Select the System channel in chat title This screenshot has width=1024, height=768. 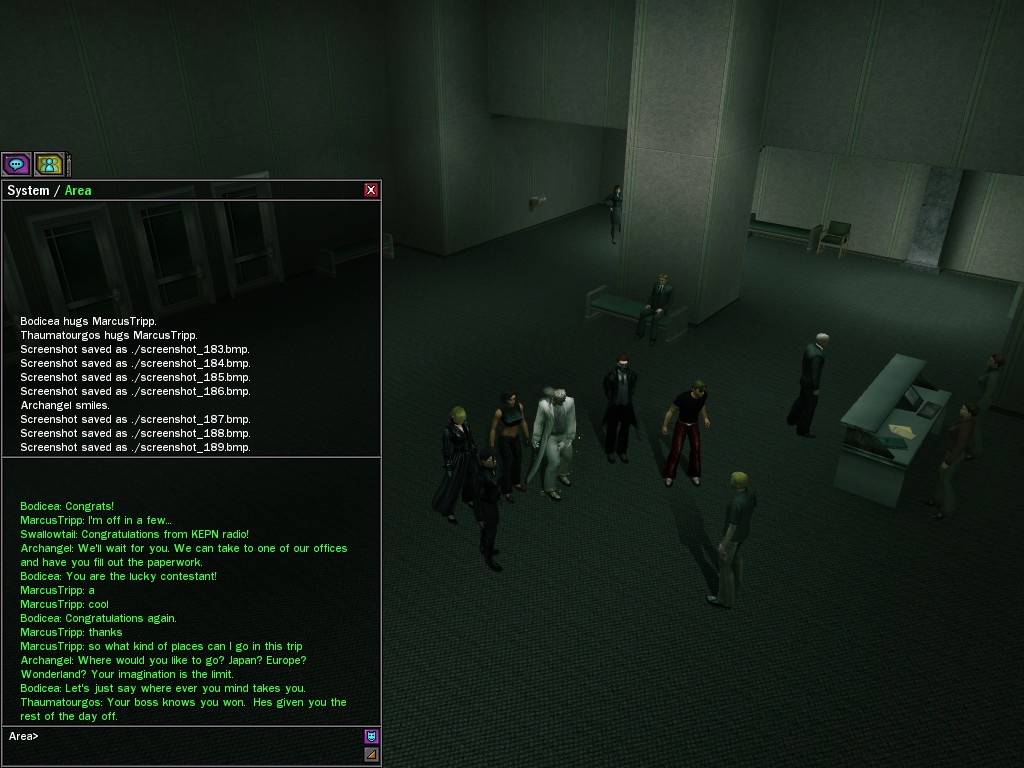pyautogui.click(x=28, y=190)
